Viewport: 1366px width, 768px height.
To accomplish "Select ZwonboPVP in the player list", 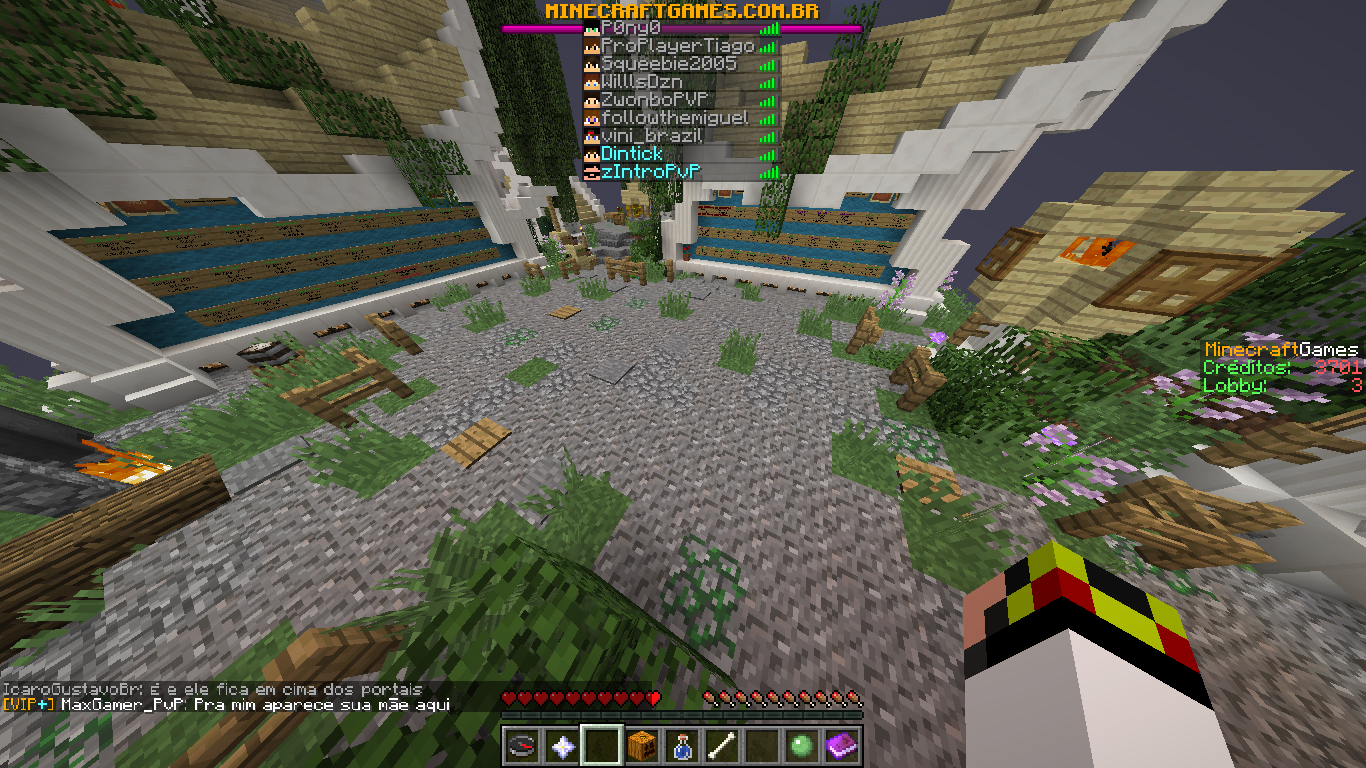I will pyautogui.click(x=654, y=100).
